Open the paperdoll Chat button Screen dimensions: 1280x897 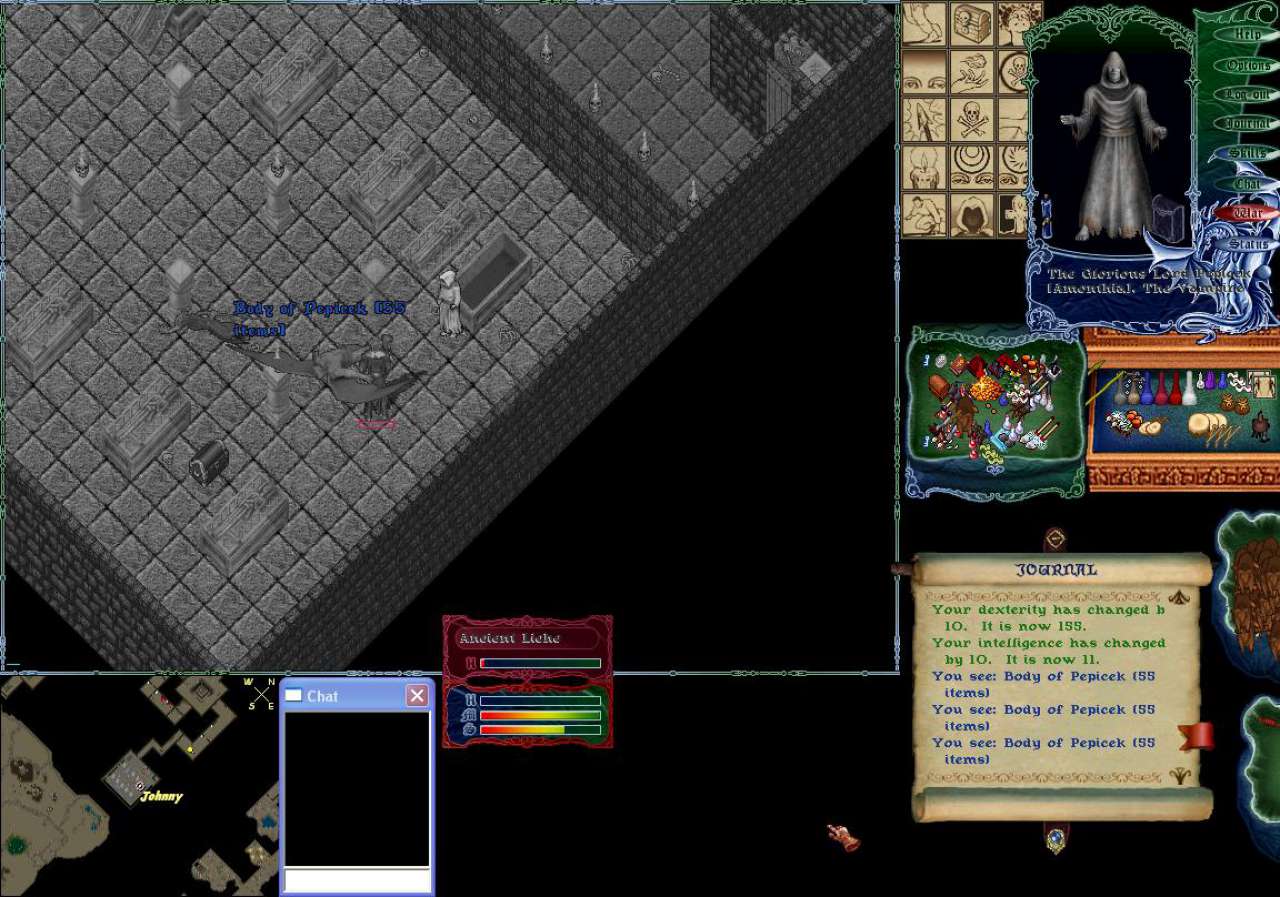coord(1246,183)
